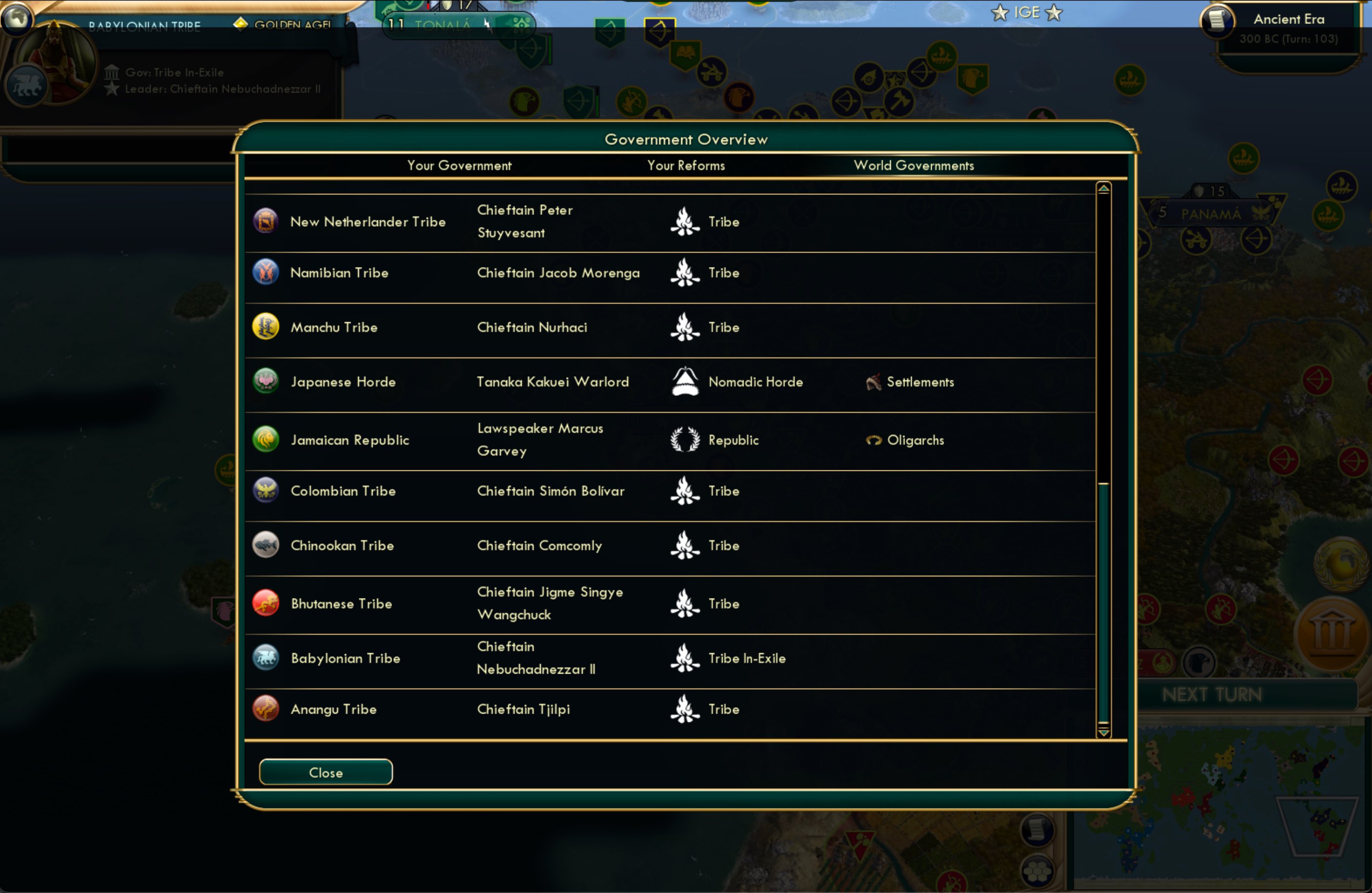Click the New Netherlander Tribe emblem
This screenshot has width=1372, height=893.
point(266,221)
